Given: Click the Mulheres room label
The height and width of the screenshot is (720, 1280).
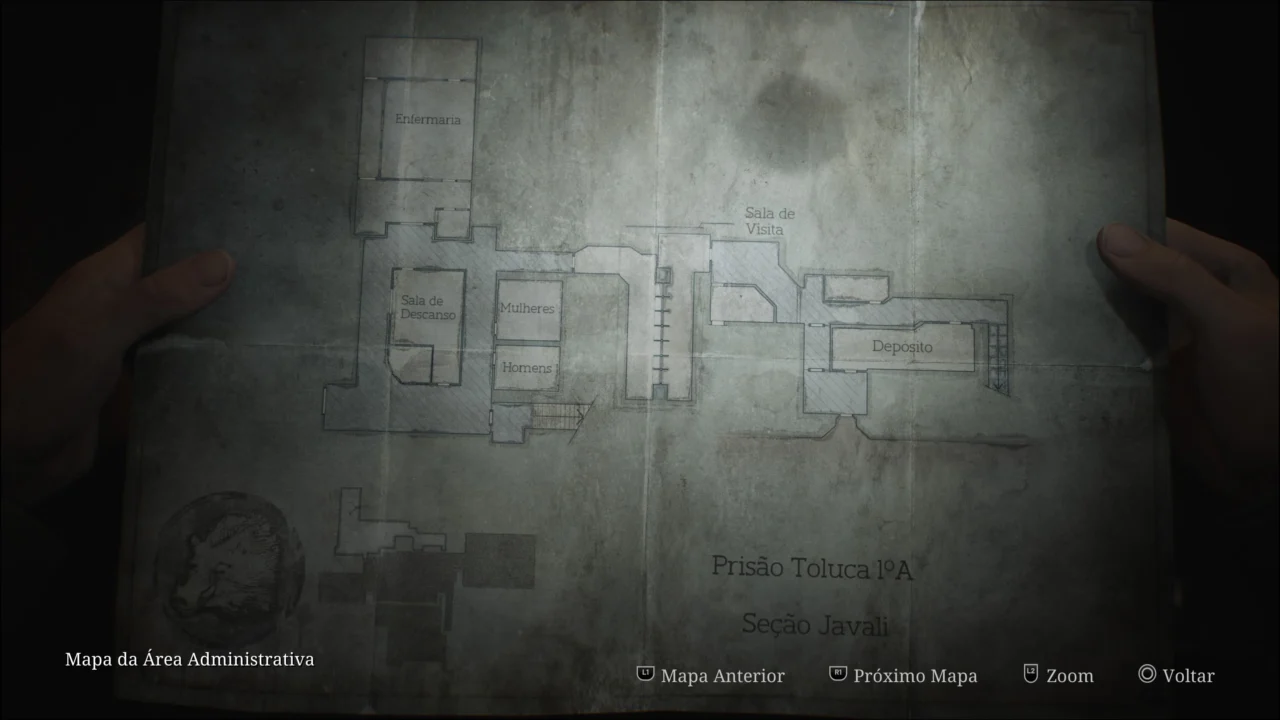Looking at the screenshot, I should tap(528, 308).
